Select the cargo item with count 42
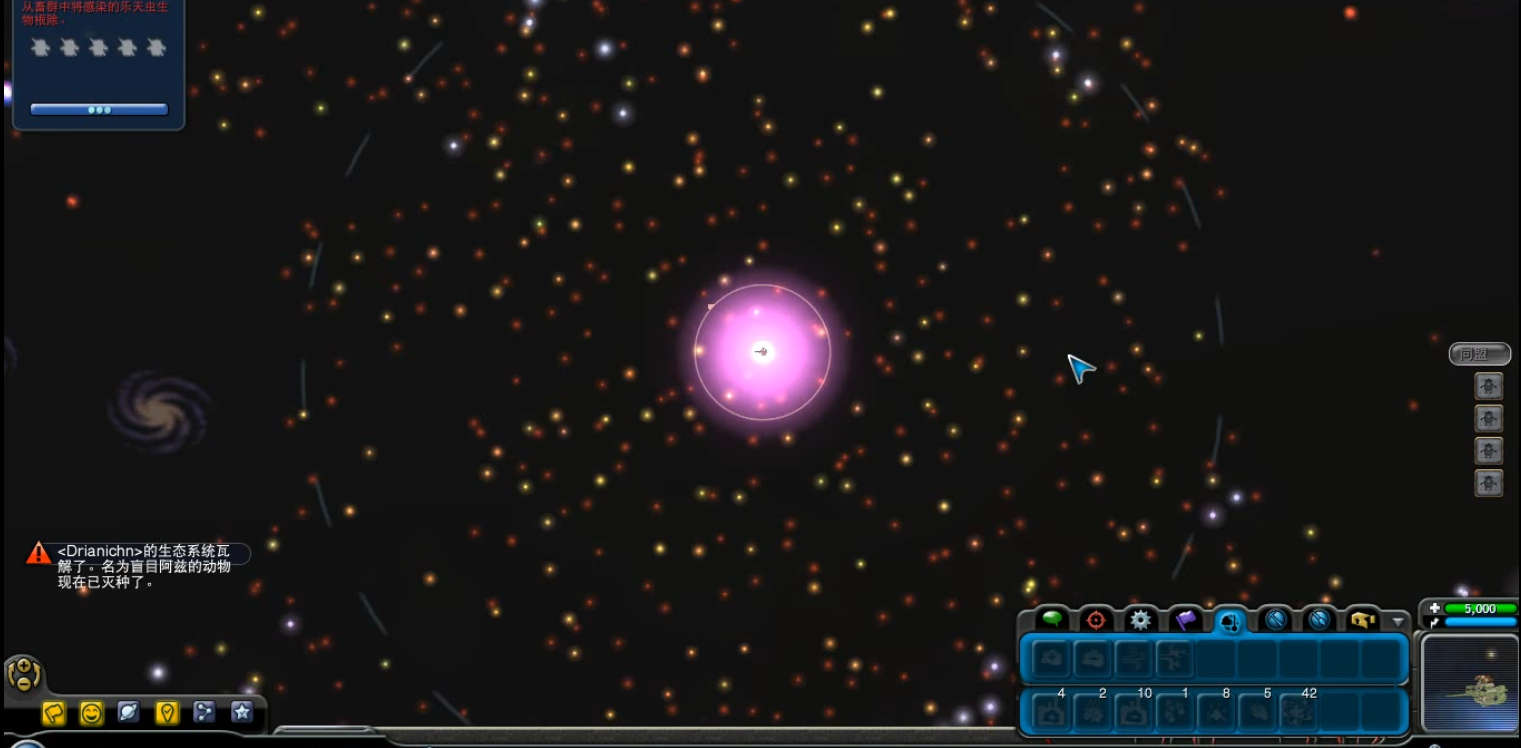This screenshot has width=1521, height=748. coord(1297,712)
